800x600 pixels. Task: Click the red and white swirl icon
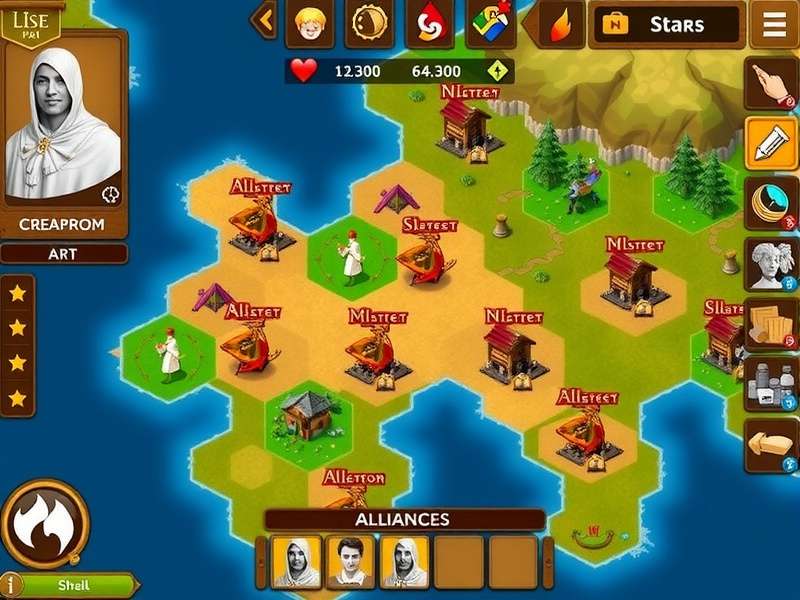click(x=429, y=24)
